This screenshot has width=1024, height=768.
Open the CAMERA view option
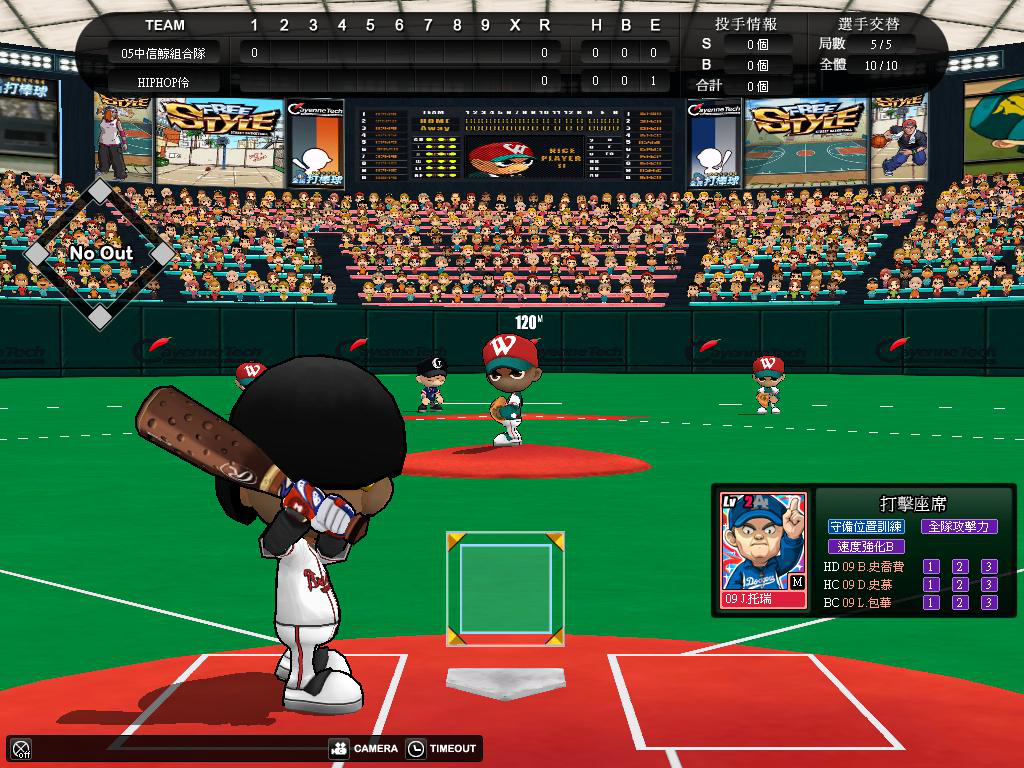pos(364,748)
